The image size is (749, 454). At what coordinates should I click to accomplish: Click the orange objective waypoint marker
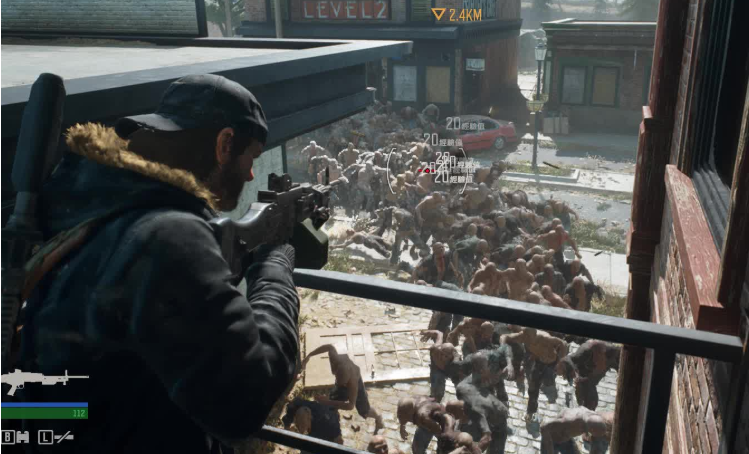pos(438,14)
